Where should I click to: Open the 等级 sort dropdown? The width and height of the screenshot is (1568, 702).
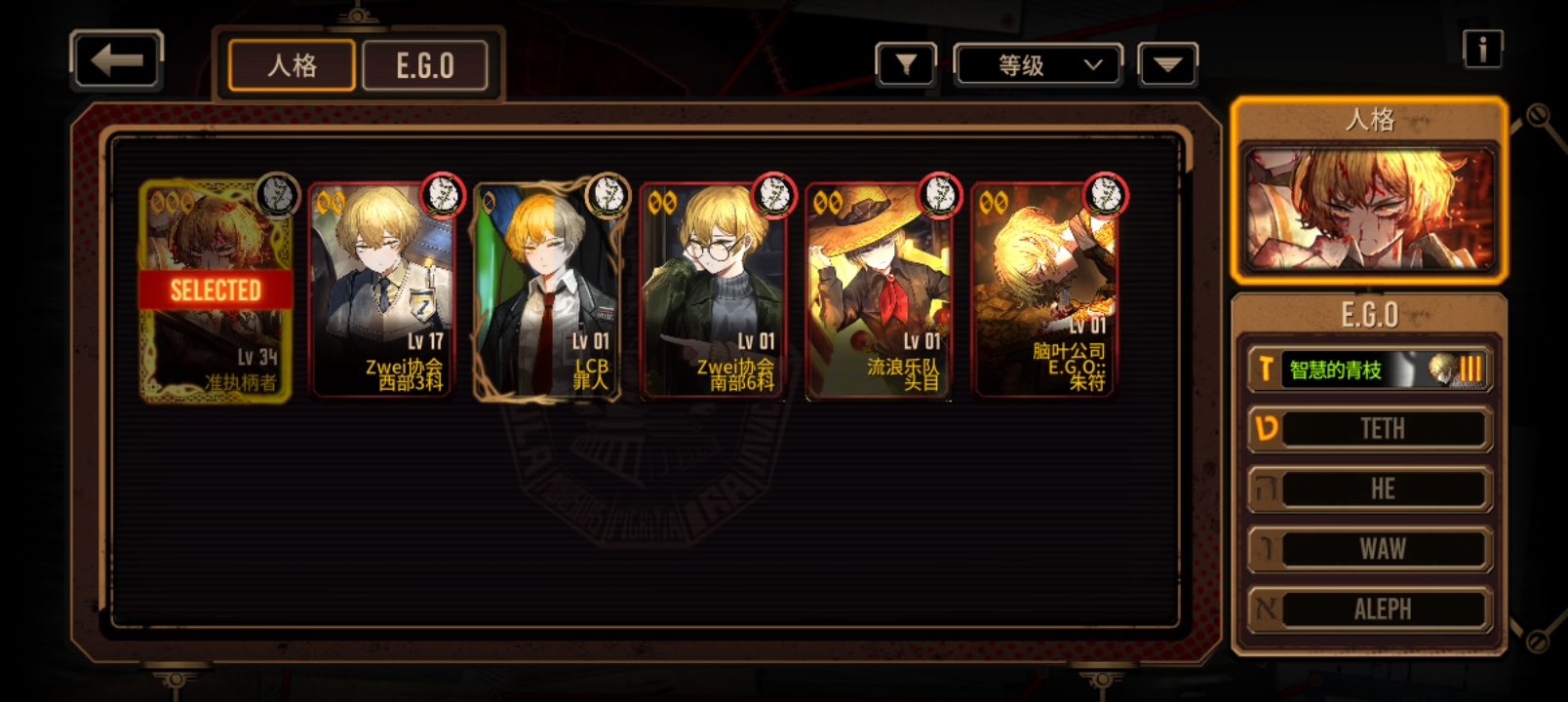[1038, 65]
